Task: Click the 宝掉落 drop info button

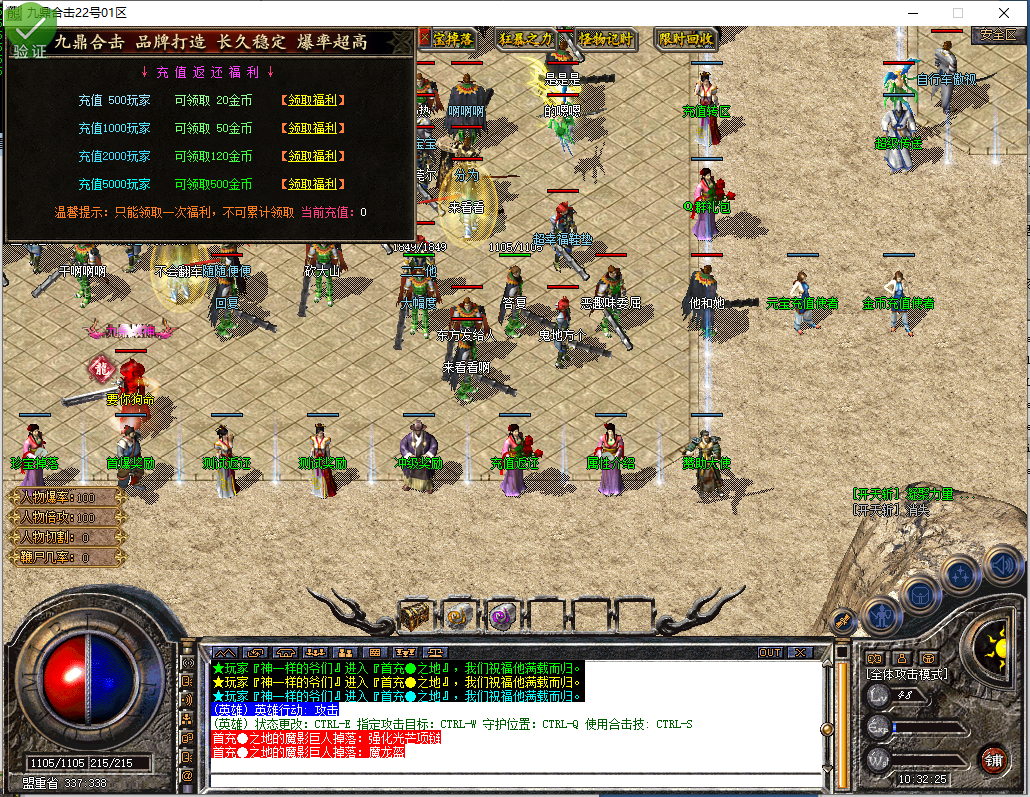Action: 453,39
